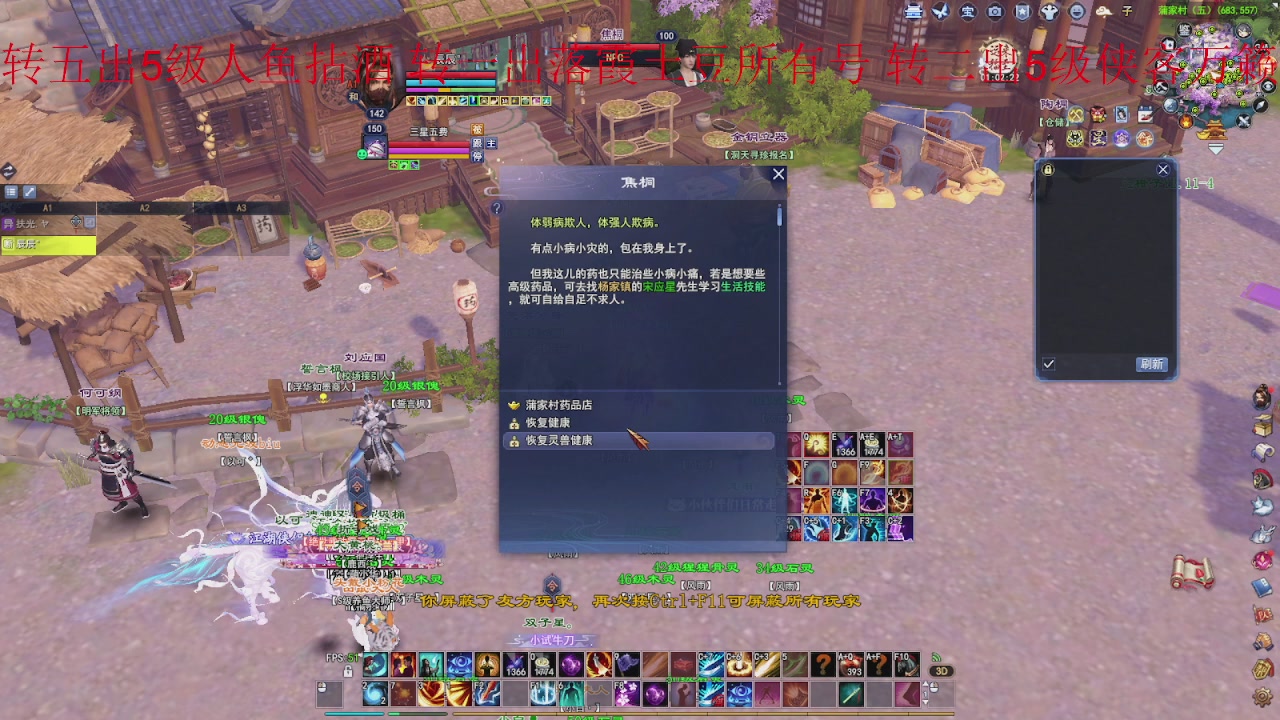This screenshot has height=720, width=1280.
Task: Click the compass arrow on the minimap
Action: [1259, 106]
